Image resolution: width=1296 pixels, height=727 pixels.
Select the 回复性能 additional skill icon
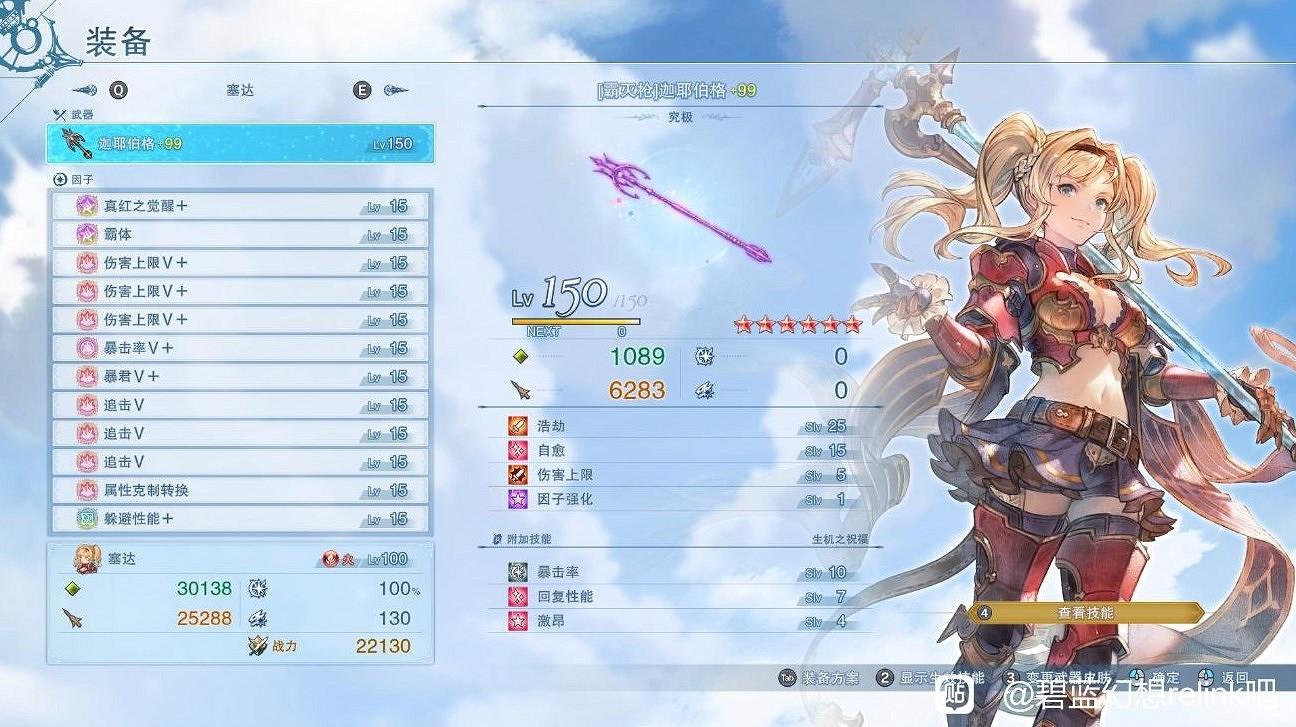coord(518,597)
